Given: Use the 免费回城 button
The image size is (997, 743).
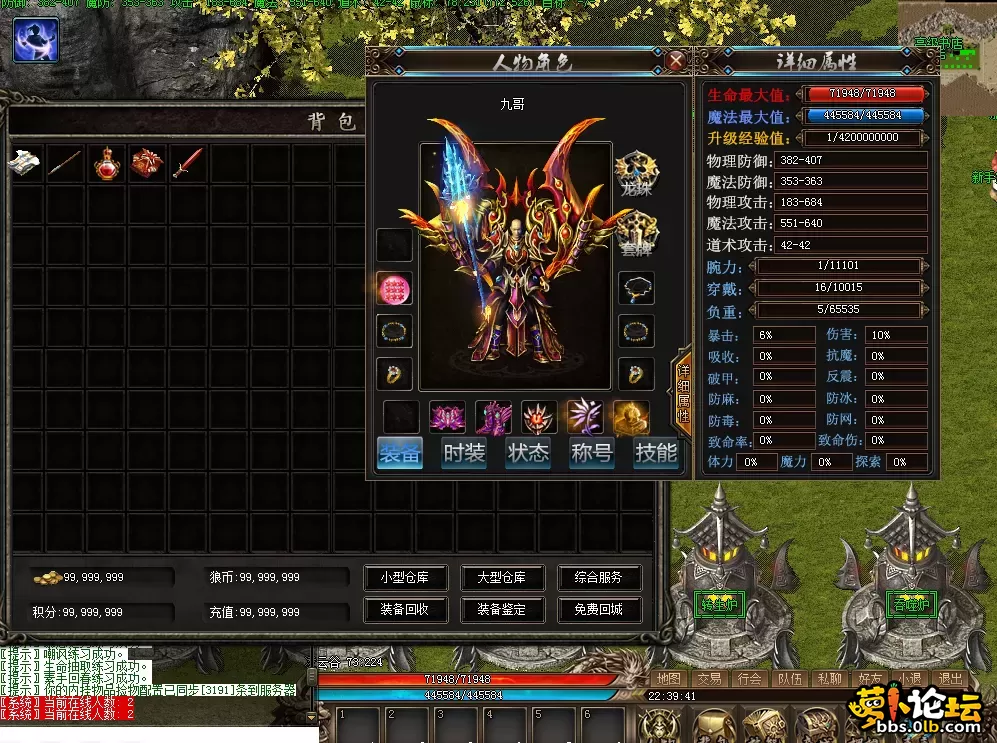Looking at the screenshot, I should click(598, 609).
